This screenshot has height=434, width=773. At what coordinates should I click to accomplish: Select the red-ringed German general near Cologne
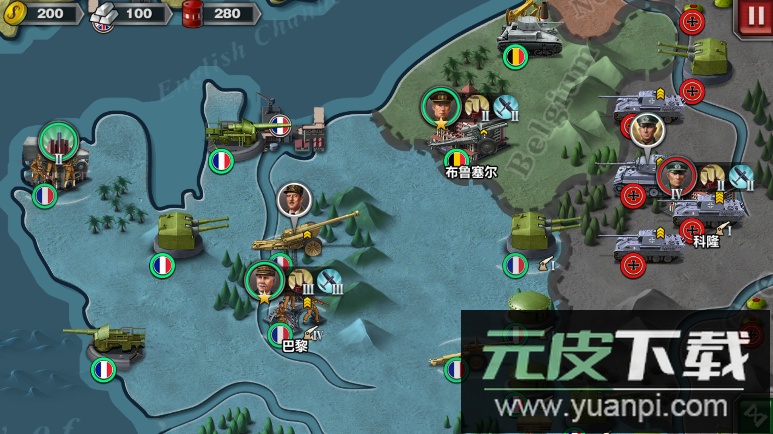(676, 175)
